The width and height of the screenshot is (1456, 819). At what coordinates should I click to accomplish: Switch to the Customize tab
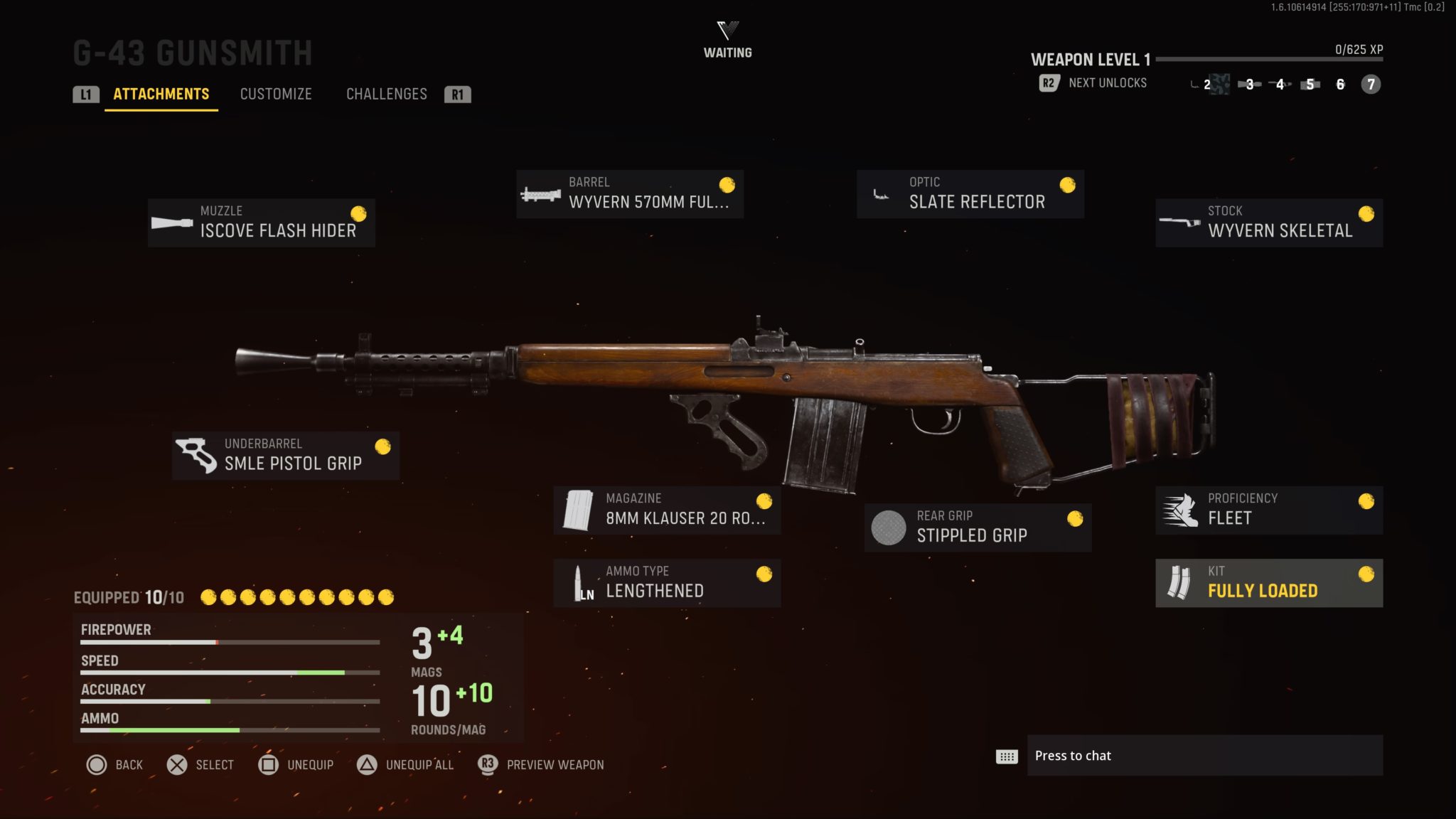click(276, 94)
